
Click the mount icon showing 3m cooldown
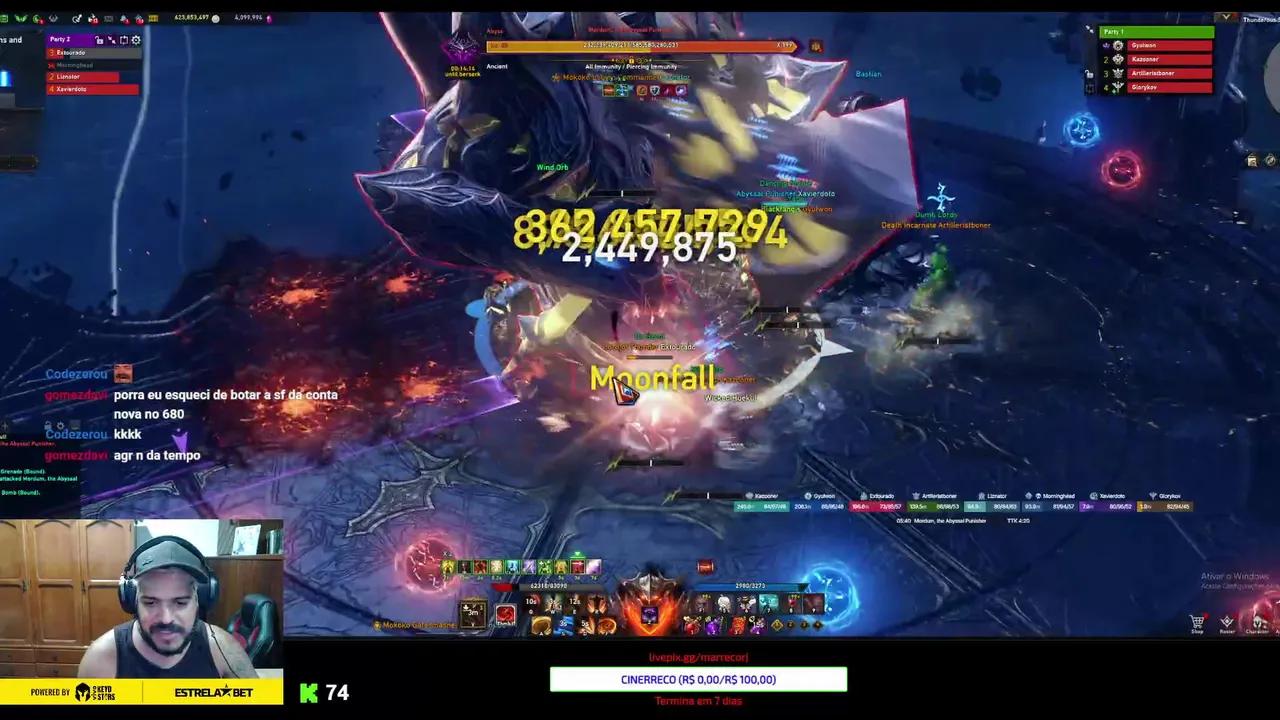coord(472,613)
